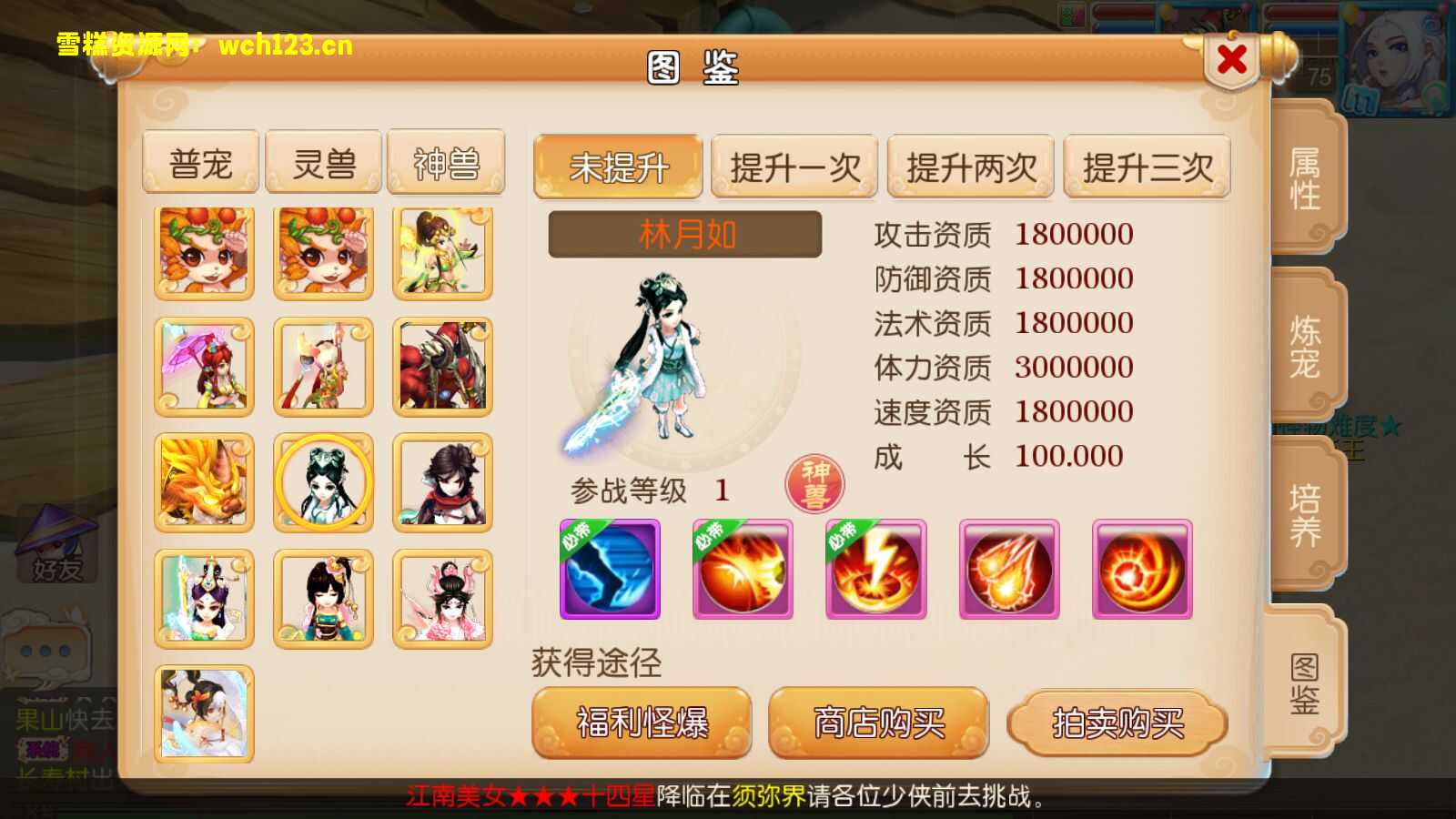Select the golden dragon pet portrait
Screen dimensions: 1456x819
coord(202,482)
